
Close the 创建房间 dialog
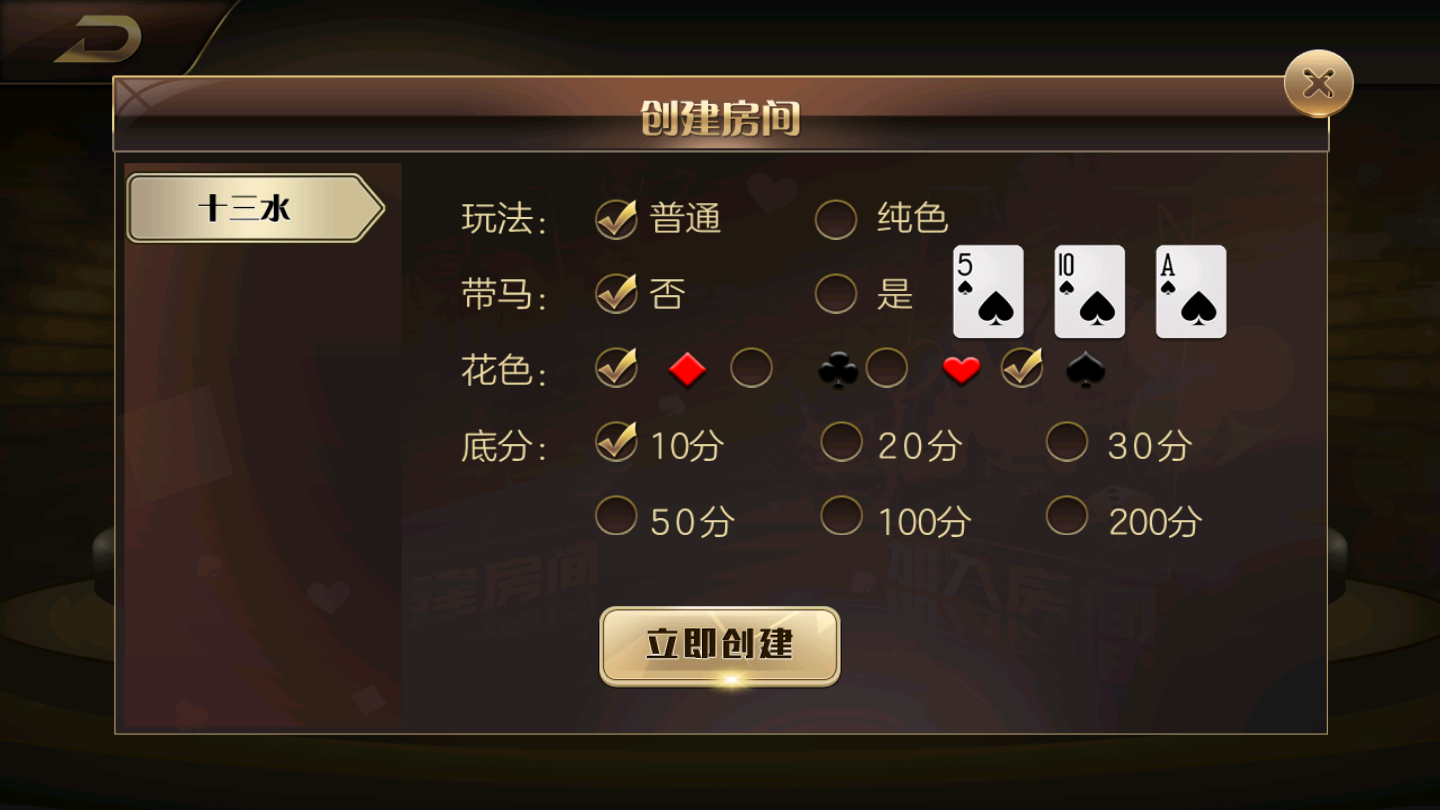[1317, 83]
